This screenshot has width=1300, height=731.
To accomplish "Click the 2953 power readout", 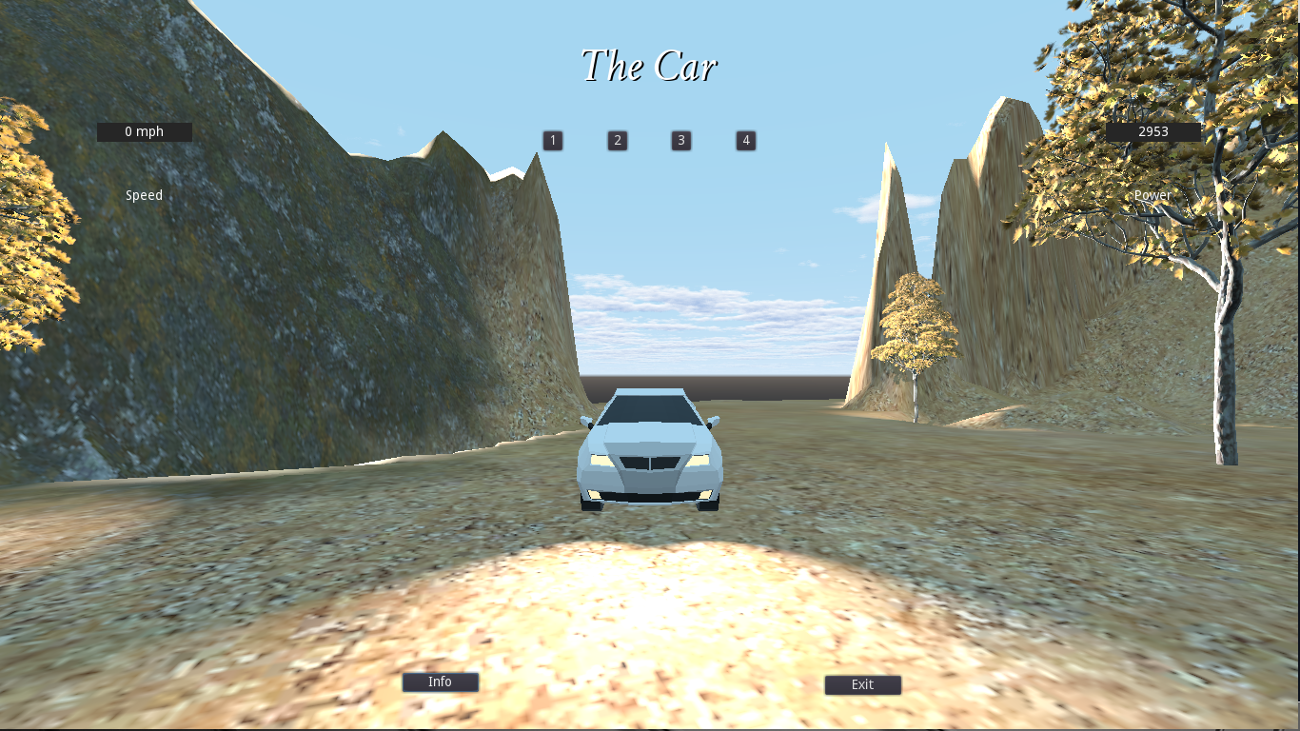I will click(x=1153, y=131).
